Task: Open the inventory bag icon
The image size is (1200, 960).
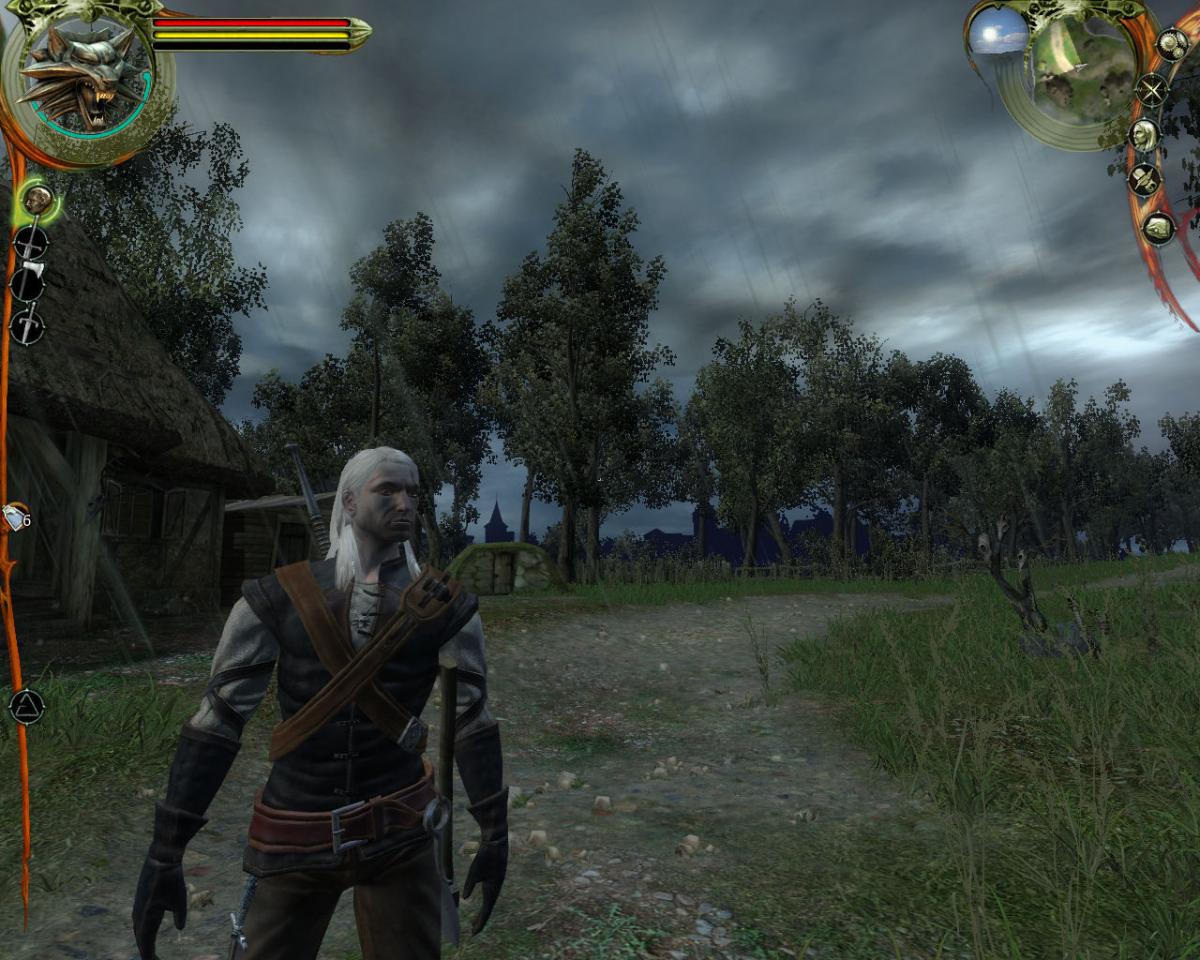Action: [1158, 228]
